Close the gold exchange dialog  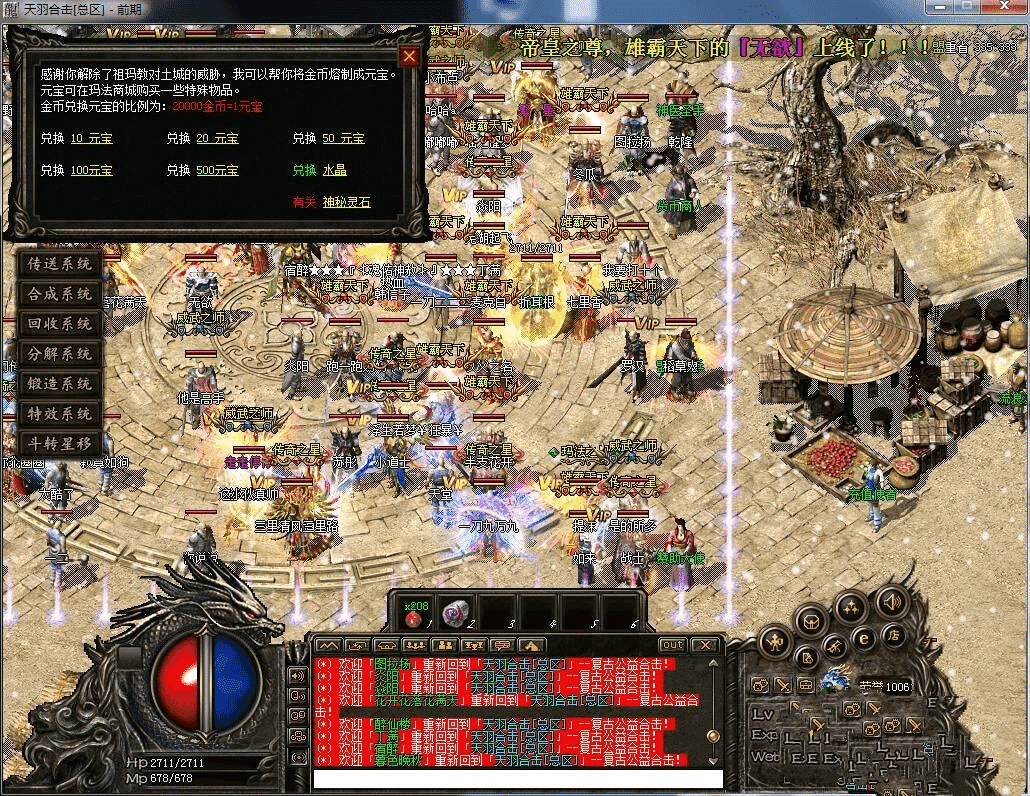409,56
